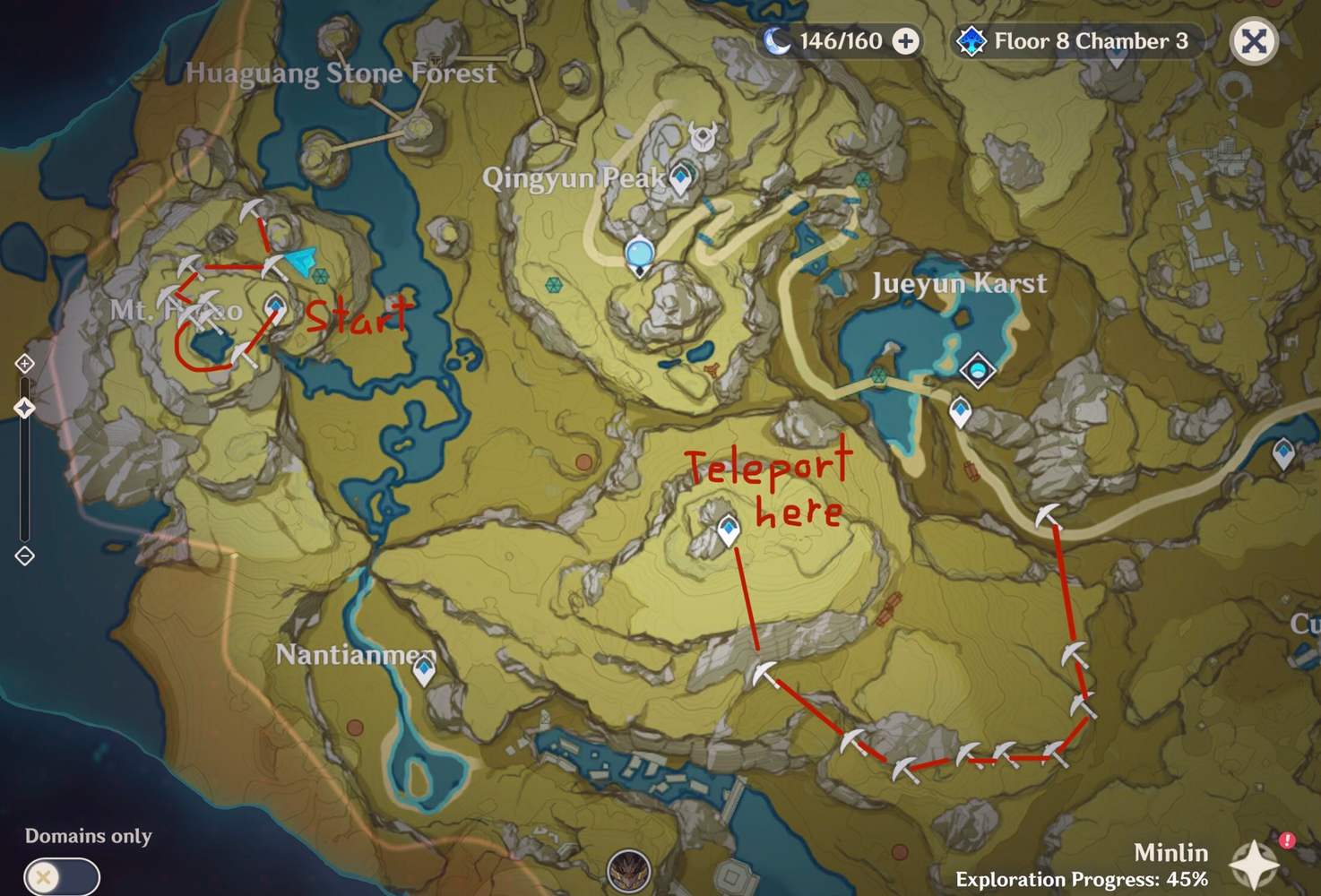Click the red notification dot near the compass
1321x896 pixels.
(1288, 840)
